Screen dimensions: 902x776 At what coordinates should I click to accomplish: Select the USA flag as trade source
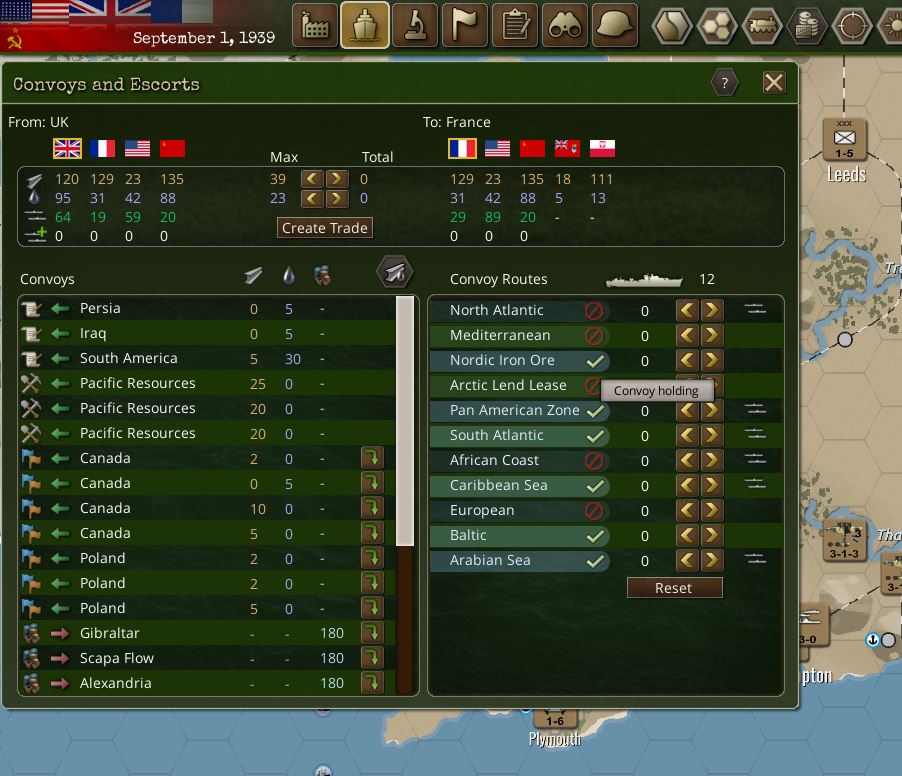(x=138, y=149)
